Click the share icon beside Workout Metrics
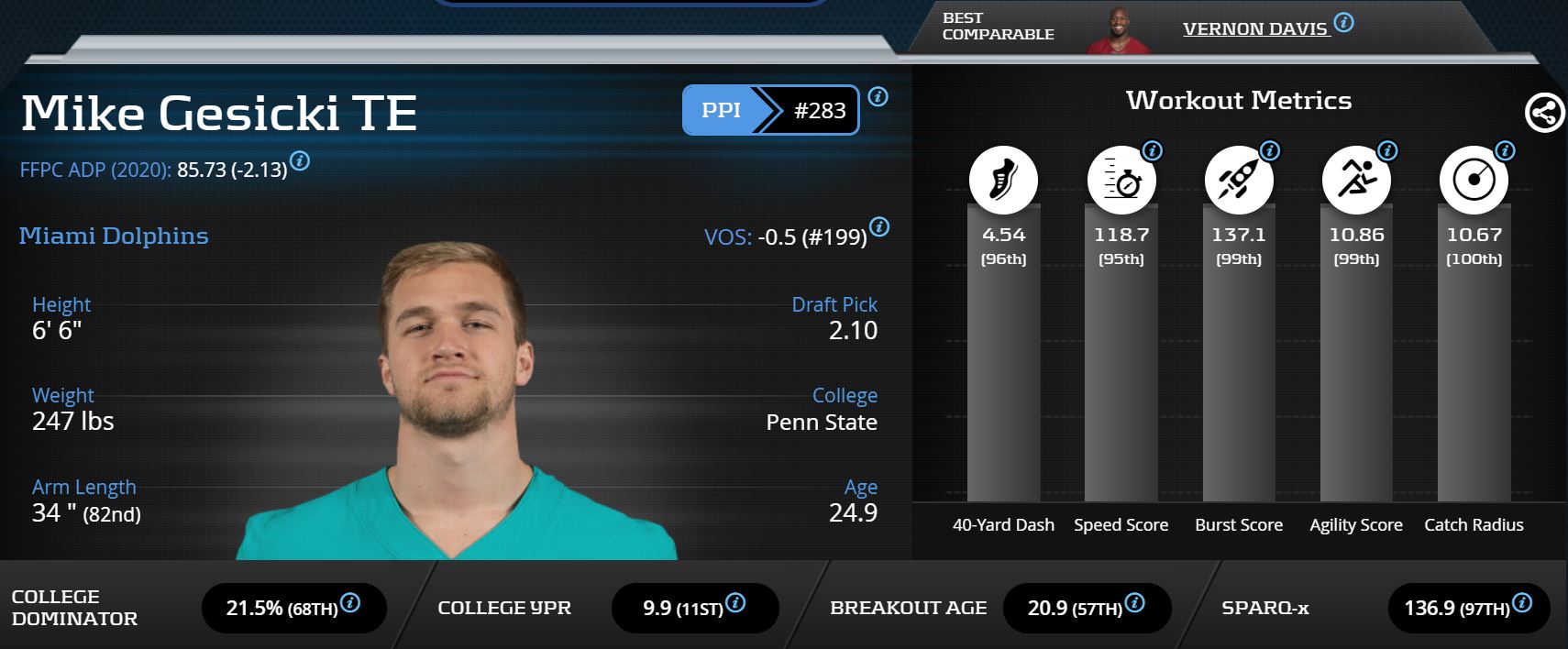This screenshot has width=1568, height=649. tap(1544, 113)
